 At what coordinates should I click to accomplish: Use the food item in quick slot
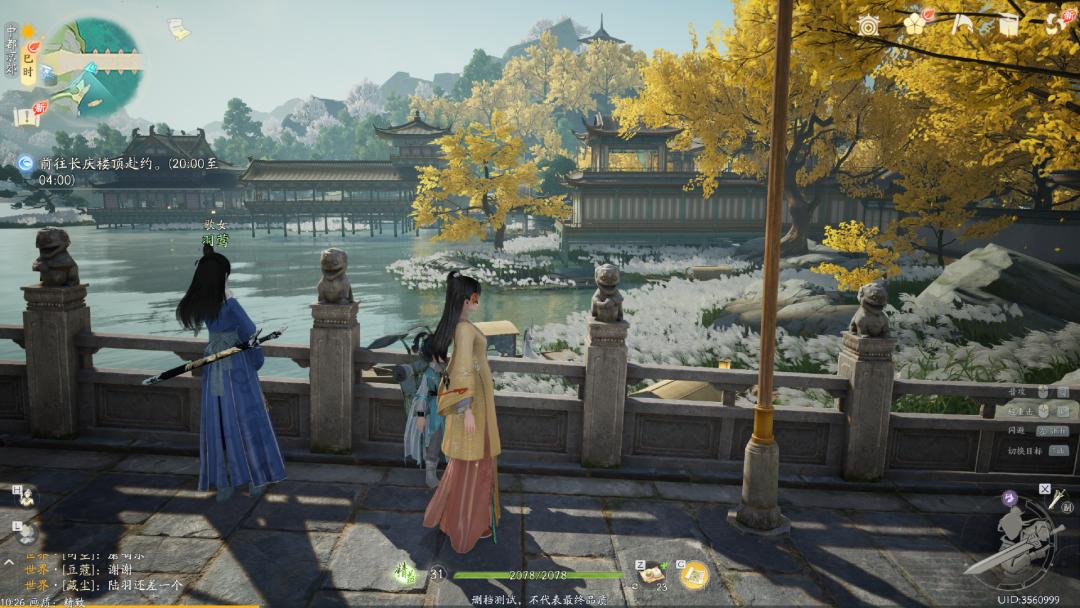tap(653, 572)
